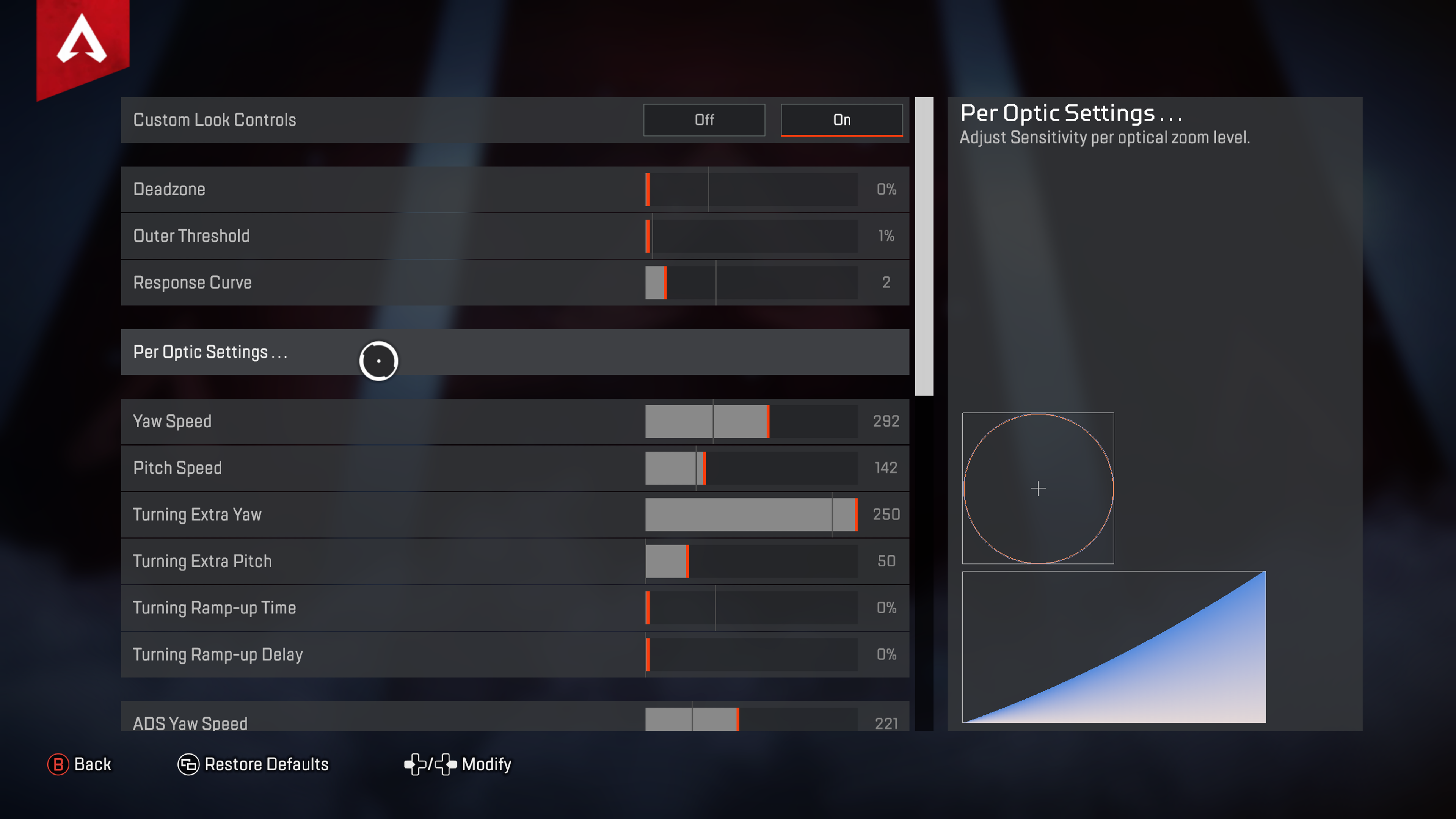Adjust the Turning Extra Pitch slider
Viewport: 1456px width, 819px height.
click(751, 561)
